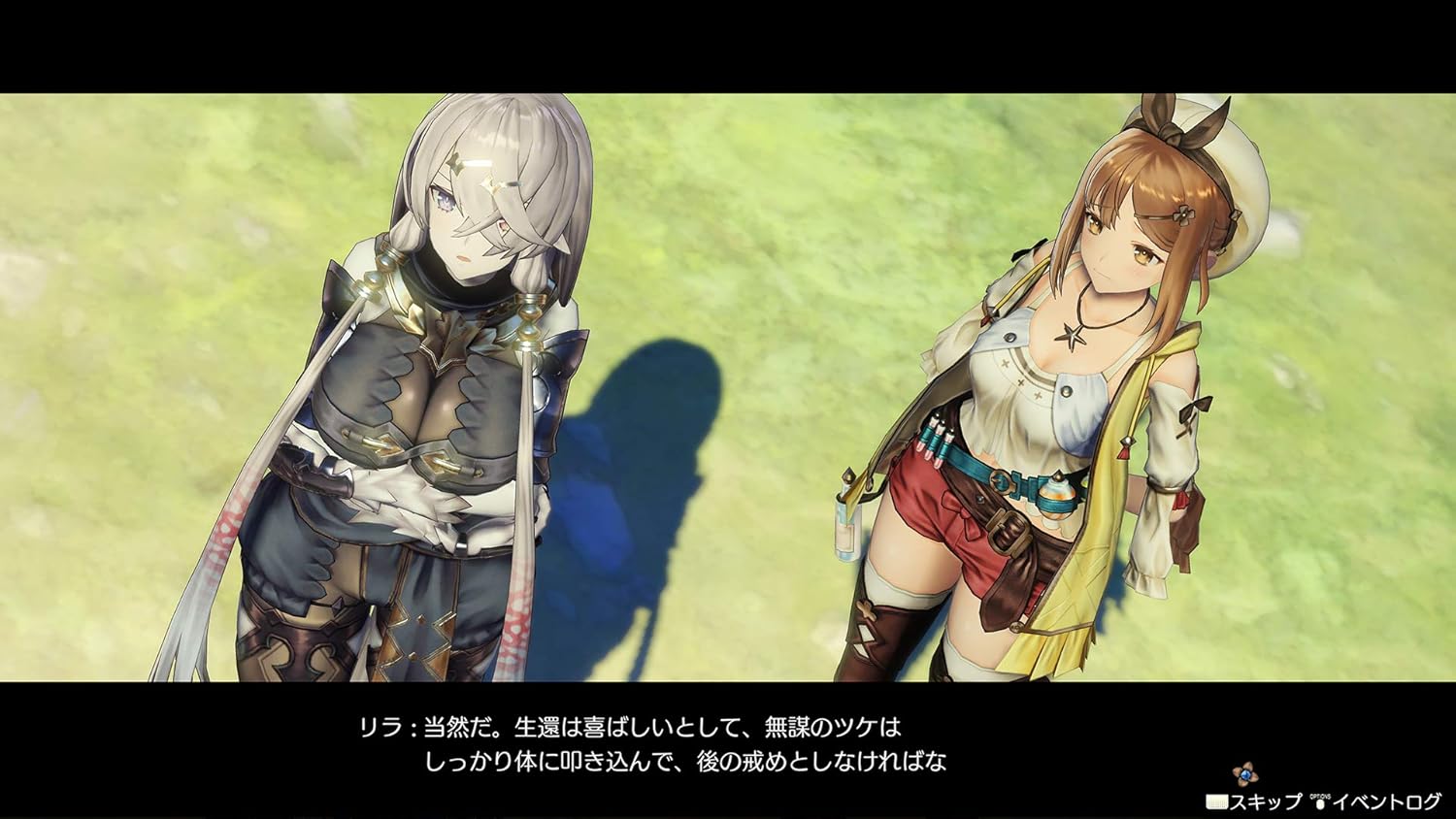Click Lila's dark chest armor

click(408, 388)
